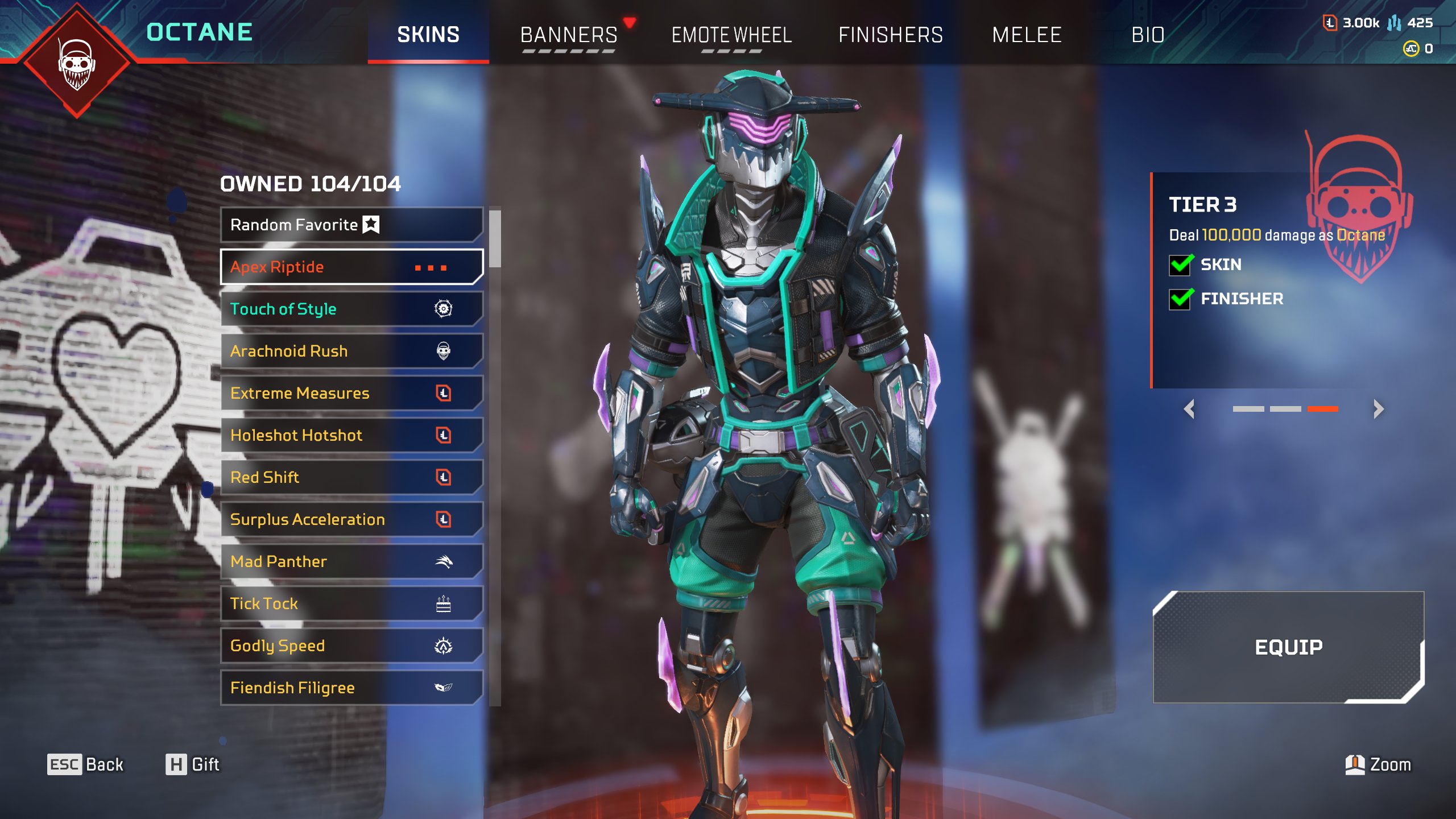
Task: Advance tier panel with right arrow
Action: 1378,409
